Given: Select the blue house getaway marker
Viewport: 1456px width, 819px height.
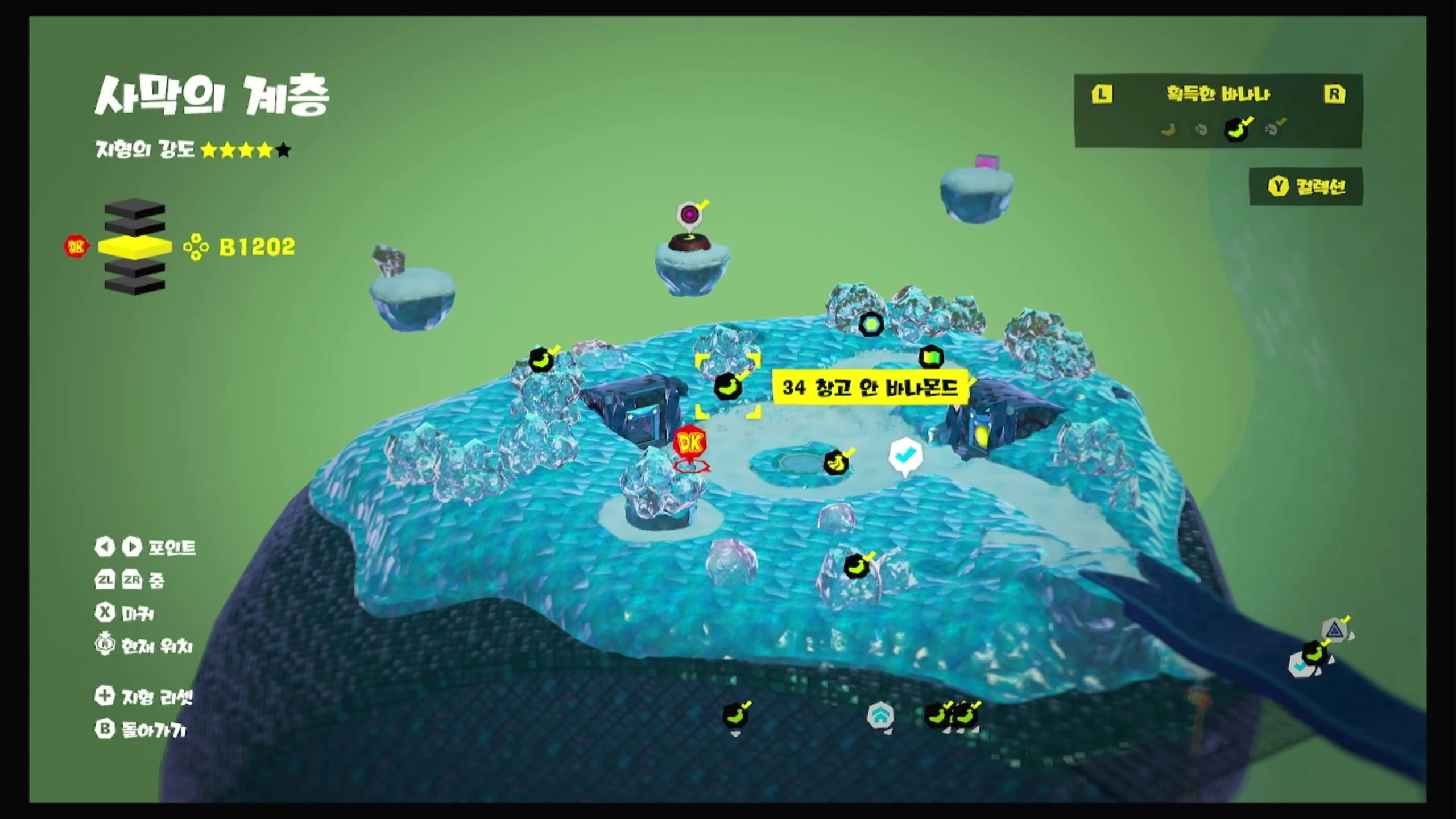Looking at the screenshot, I should 880,715.
